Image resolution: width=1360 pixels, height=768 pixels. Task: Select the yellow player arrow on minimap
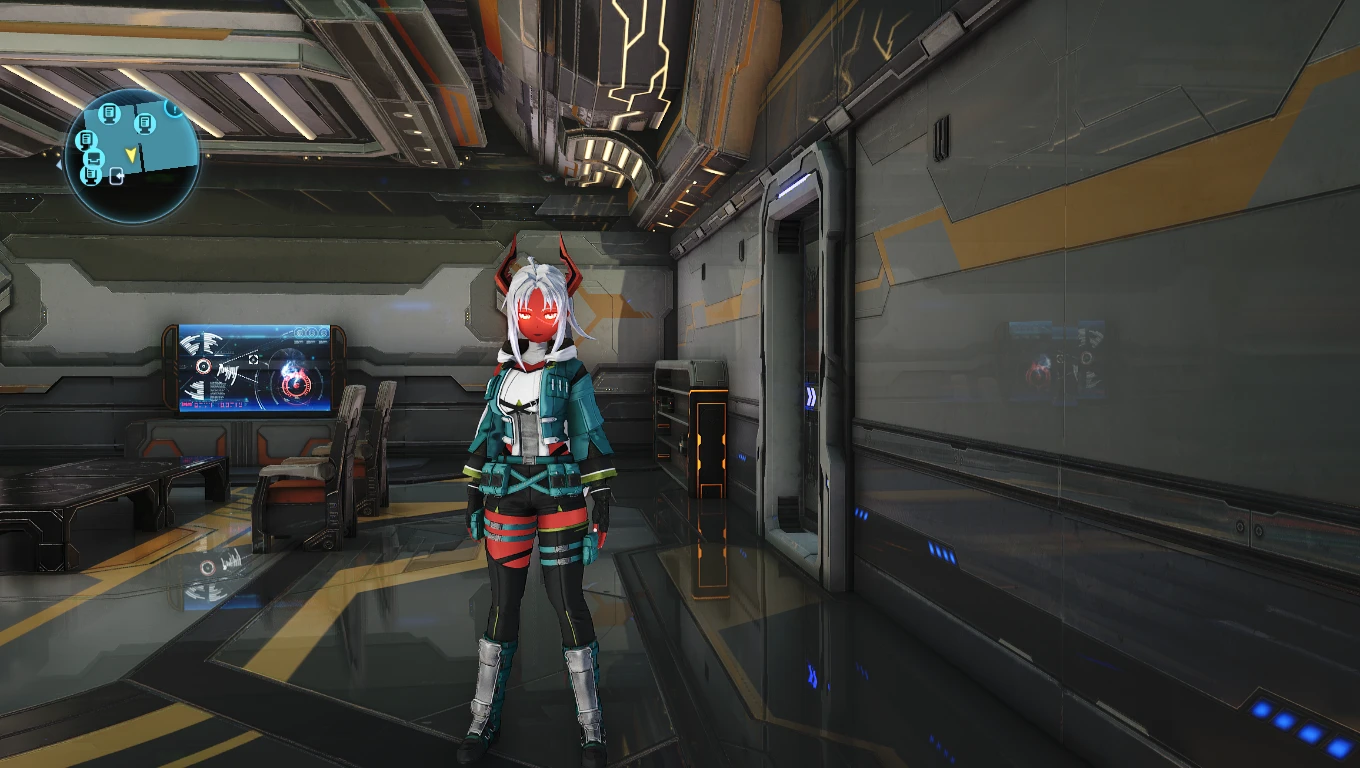click(x=130, y=153)
